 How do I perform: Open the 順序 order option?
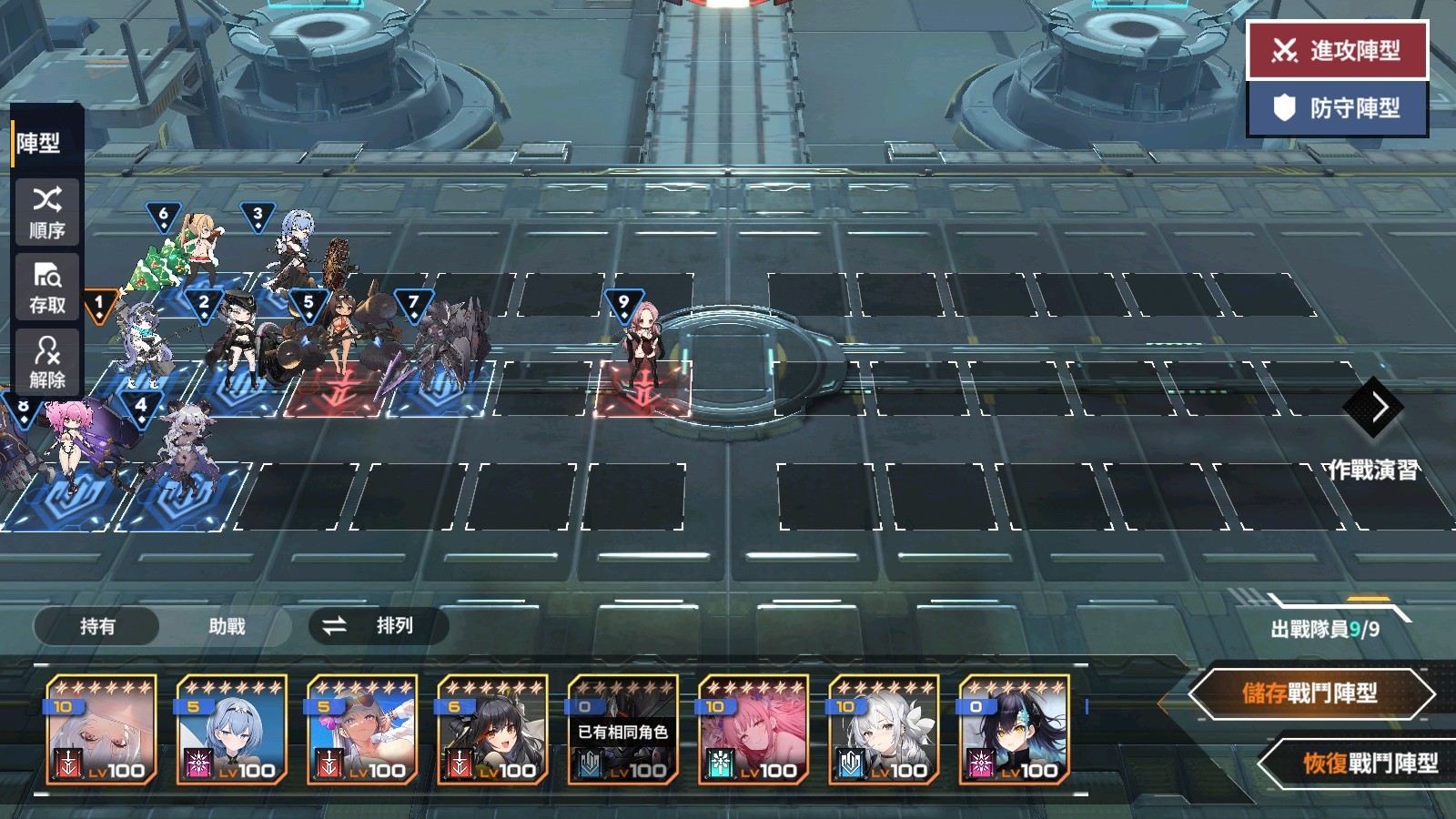(47, 212)
